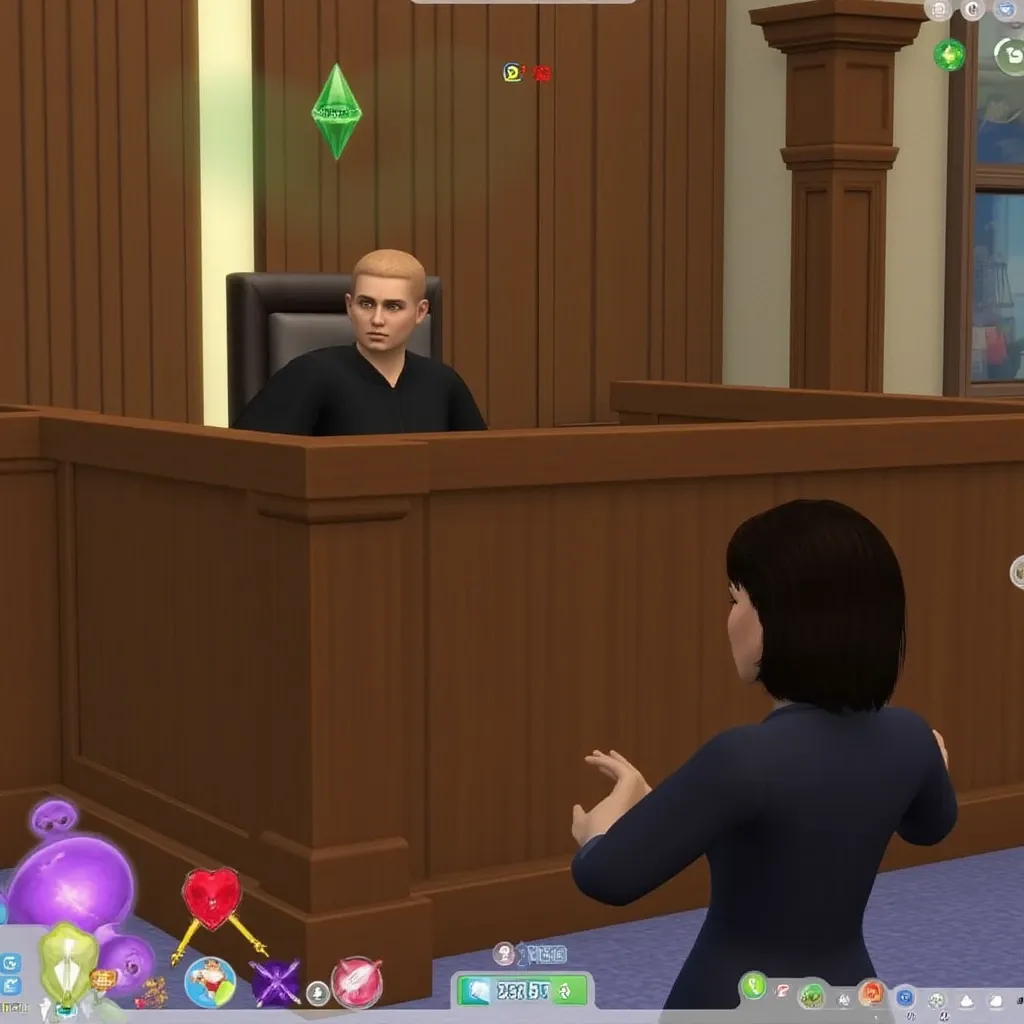Open the green leafy round icon

pos(811,995)
